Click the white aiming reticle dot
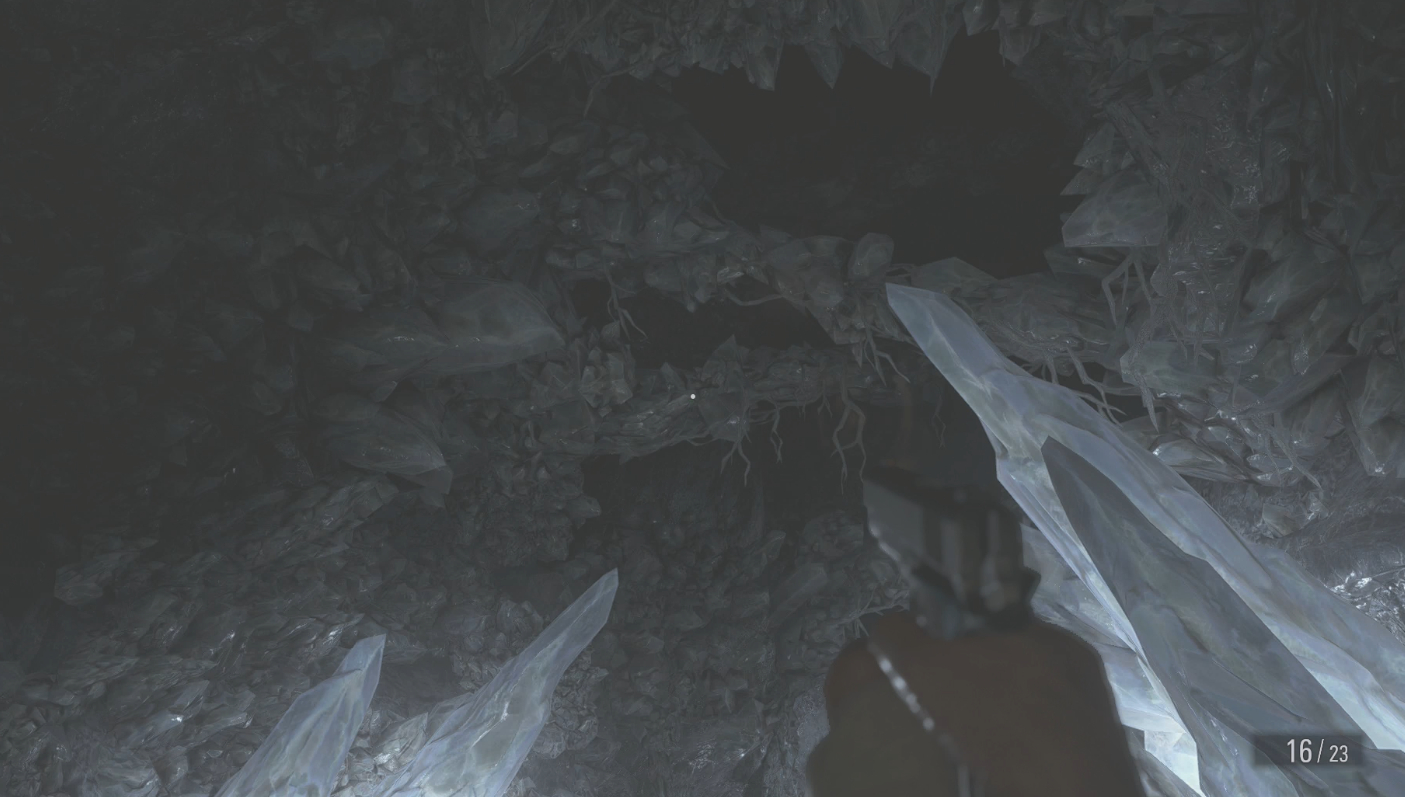1405x797 pixels. tap(694, 397)
